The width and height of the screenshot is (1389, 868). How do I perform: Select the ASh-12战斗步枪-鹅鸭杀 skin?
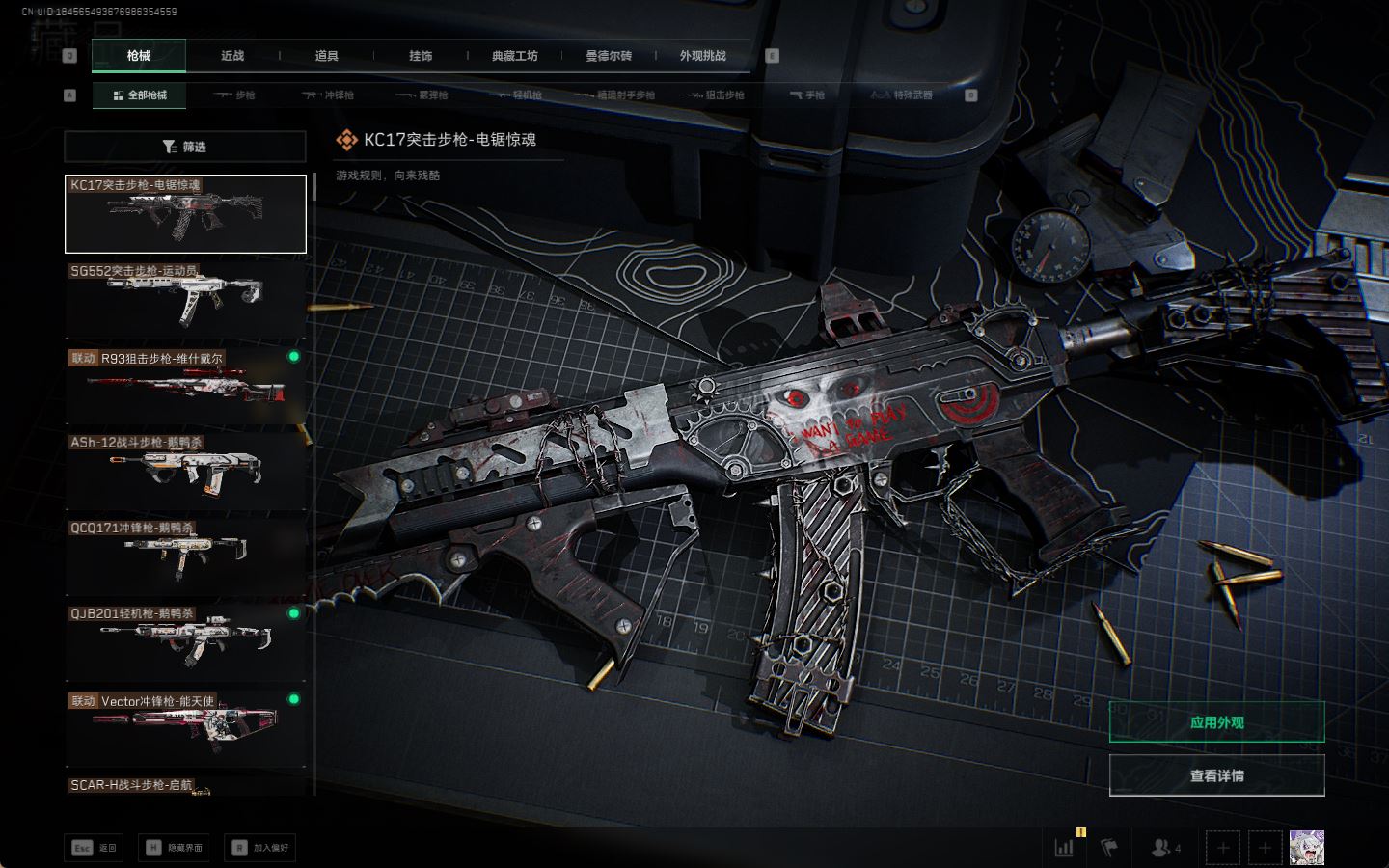point(185,471)
